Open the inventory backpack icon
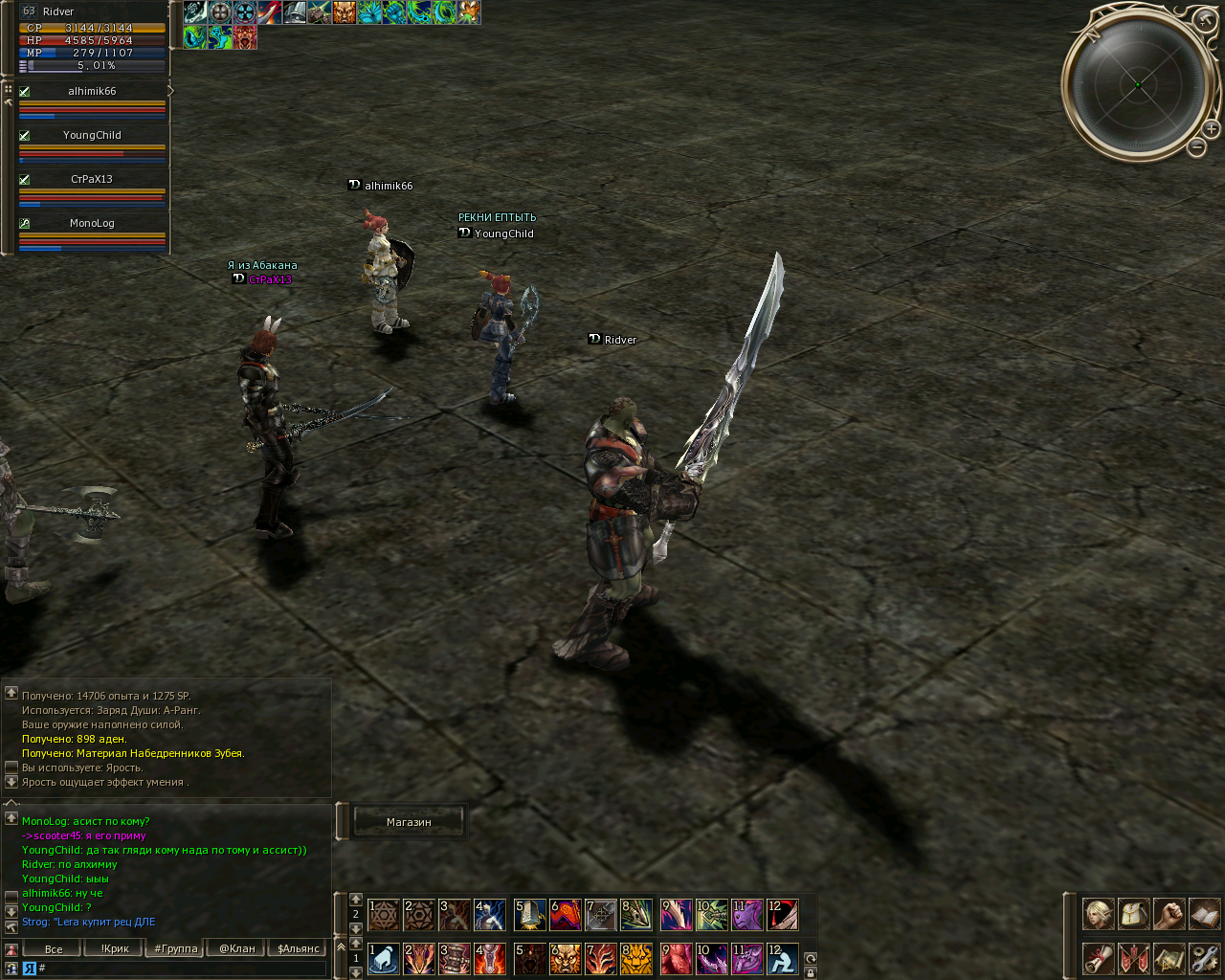 pos(1133,914)
